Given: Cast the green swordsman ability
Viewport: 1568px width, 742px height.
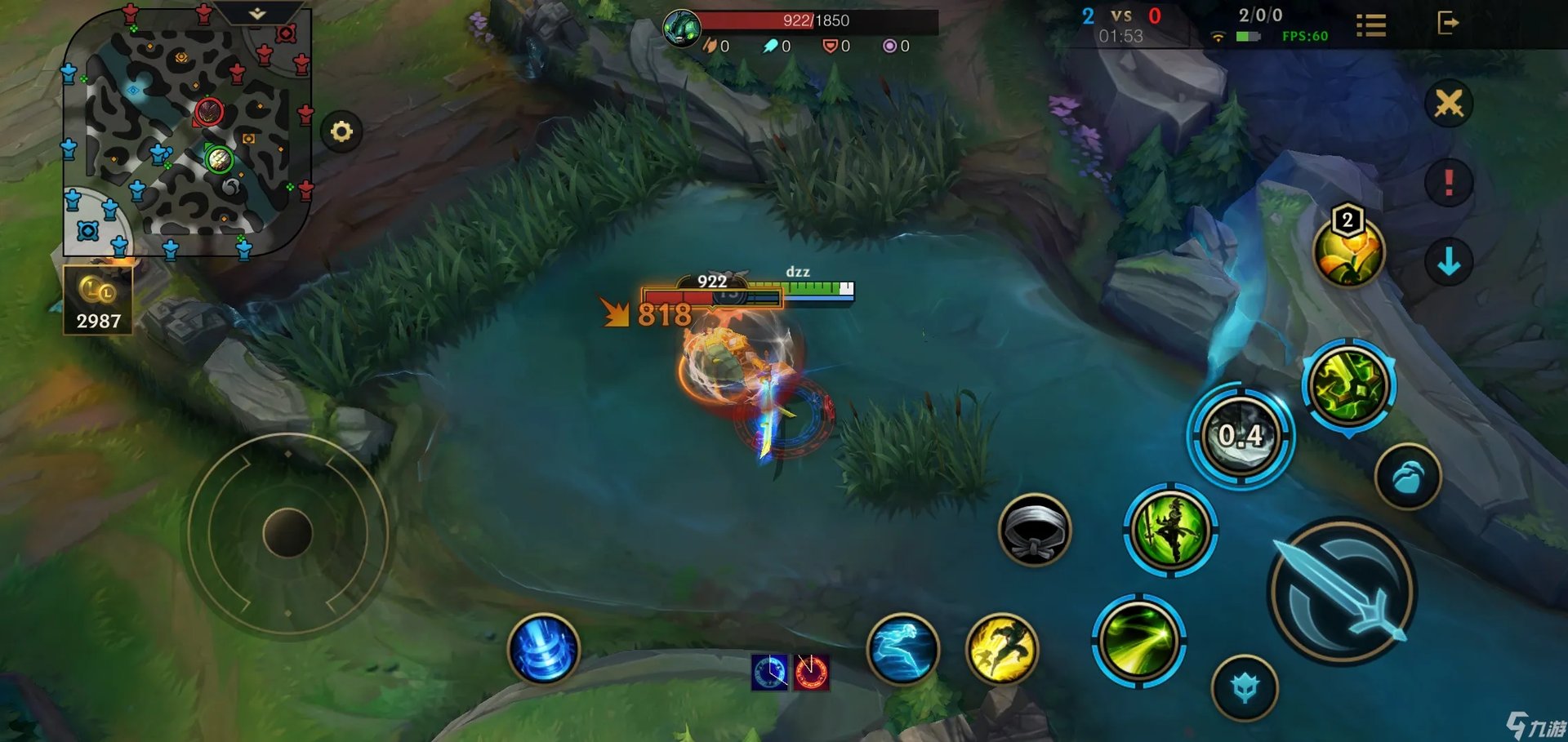Looking at the screenshot, I should pyautogui.click(x=1170, y=530).
